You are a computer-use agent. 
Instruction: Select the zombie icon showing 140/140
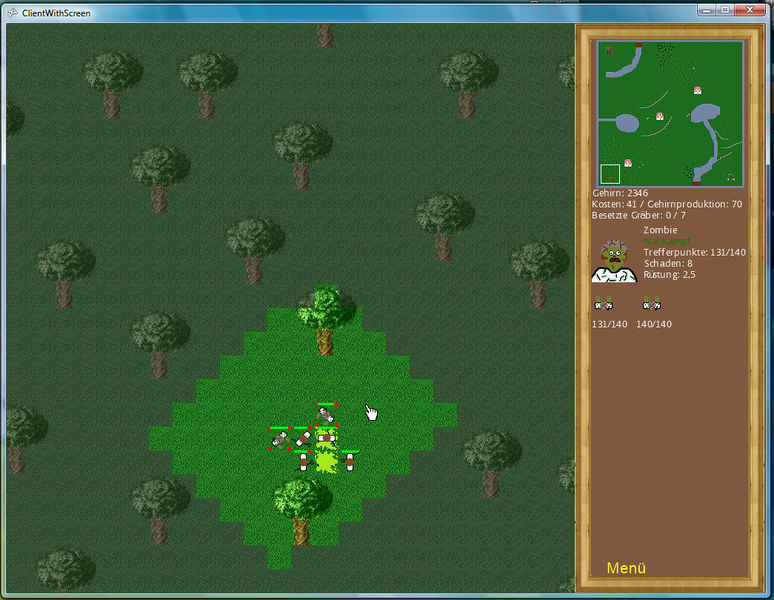[x=652, y=305]
